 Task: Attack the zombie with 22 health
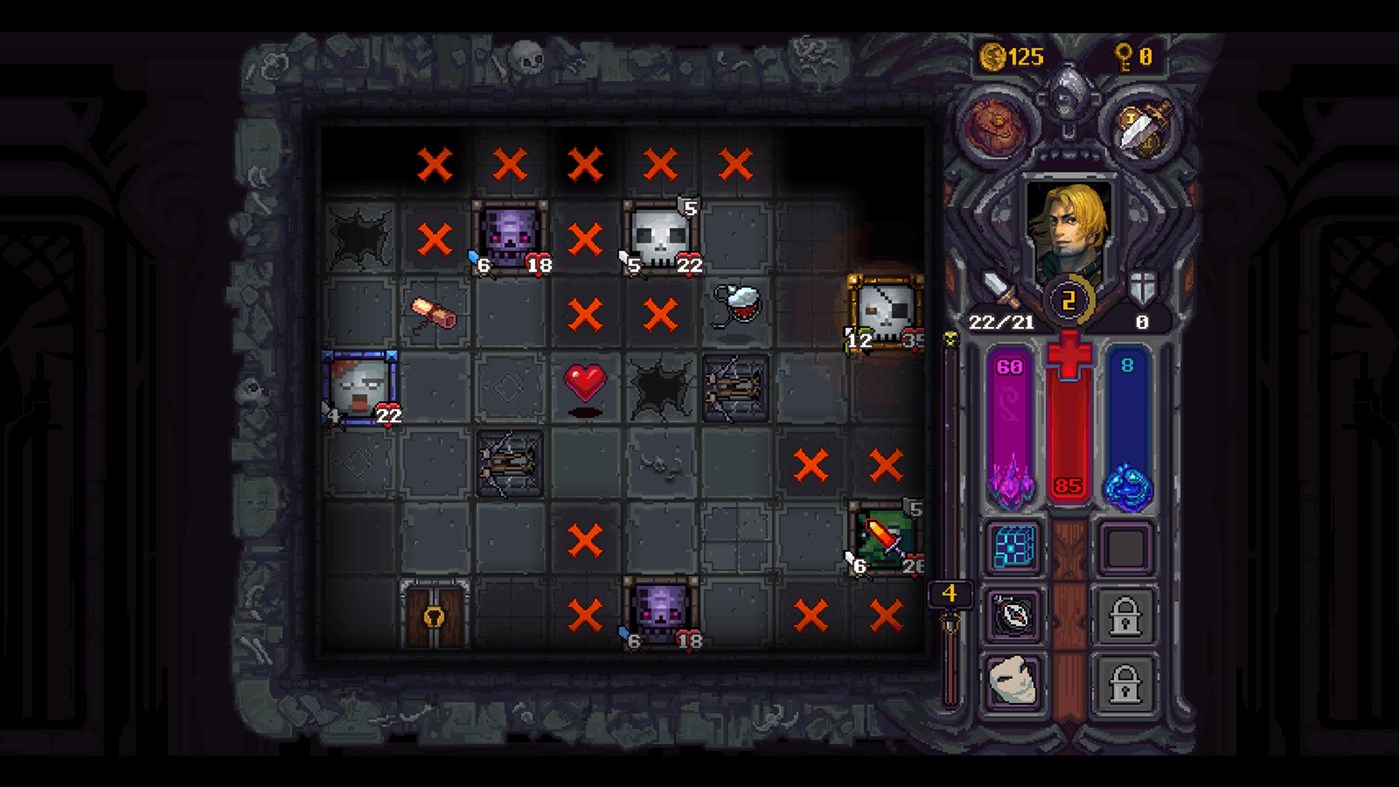[x=360, y=388]
